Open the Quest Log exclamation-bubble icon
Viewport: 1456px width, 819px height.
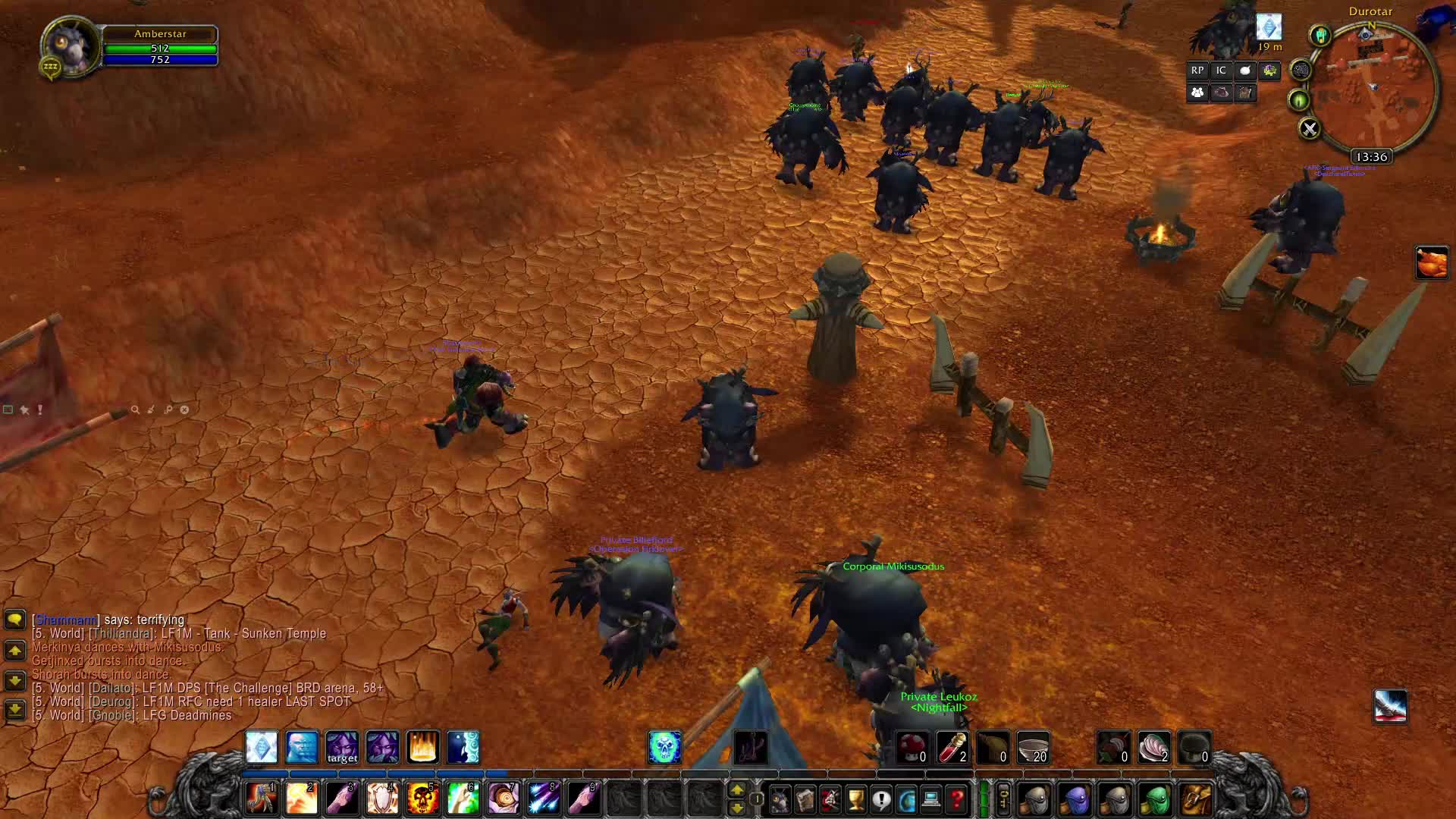point(880,798)
